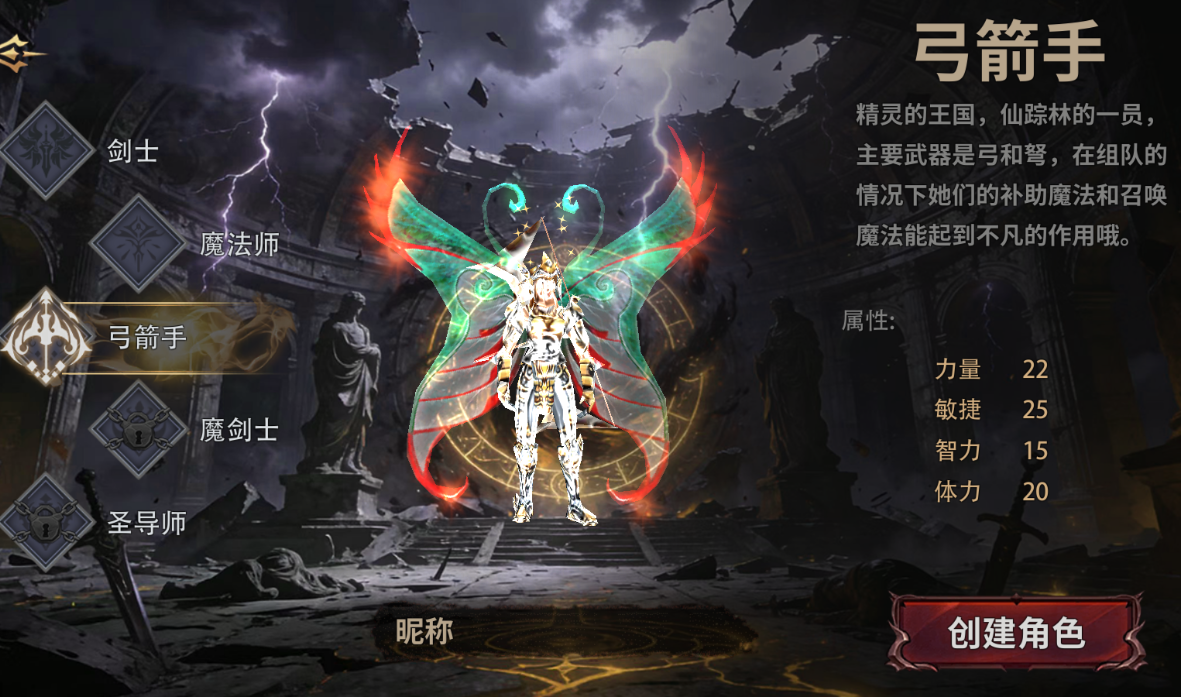Select the 剑士 swordsman class
The width and height of the screenshot is (1181, 697).
tap(48, 151)
